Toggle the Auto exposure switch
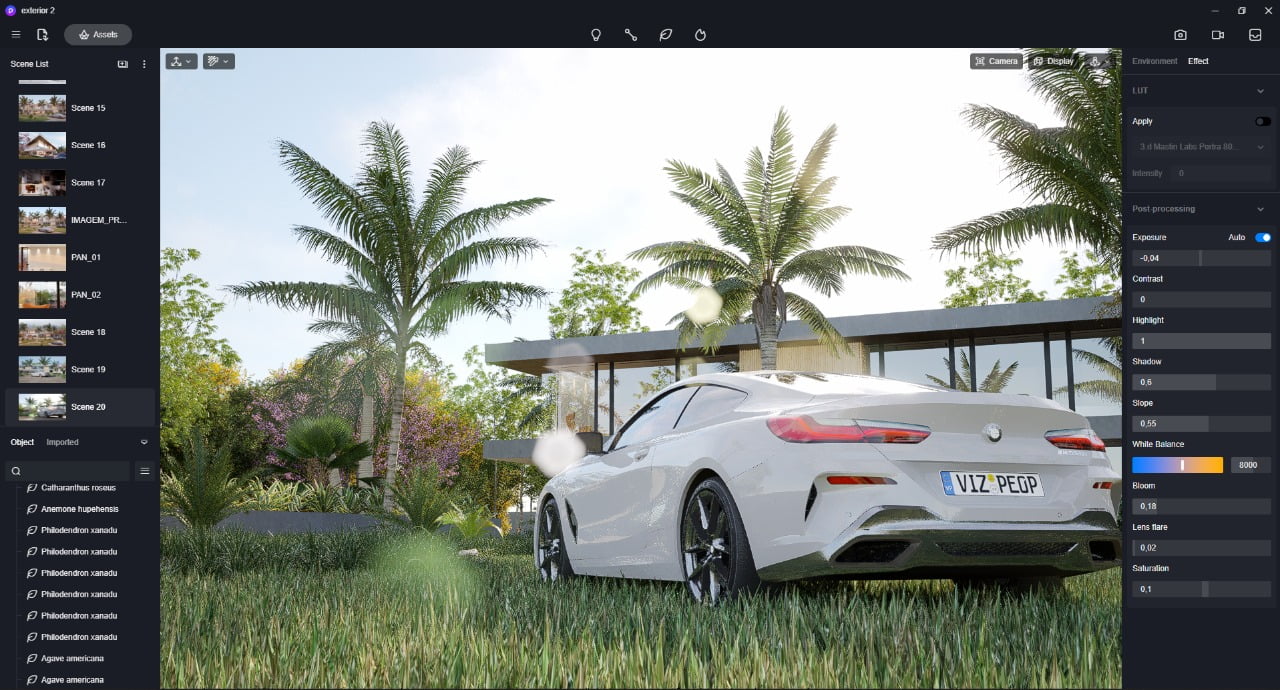Viewport: 1280px width, 690px height. 1262,237
